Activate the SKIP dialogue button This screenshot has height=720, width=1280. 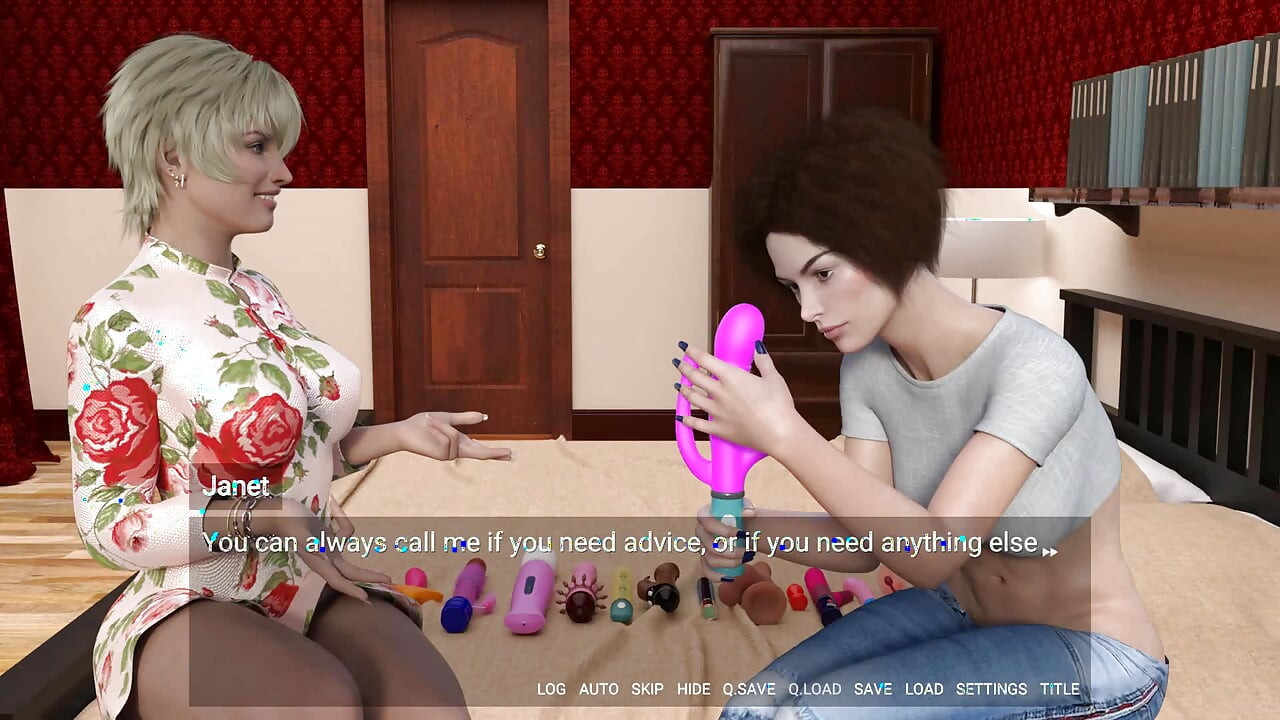point(647,689)
